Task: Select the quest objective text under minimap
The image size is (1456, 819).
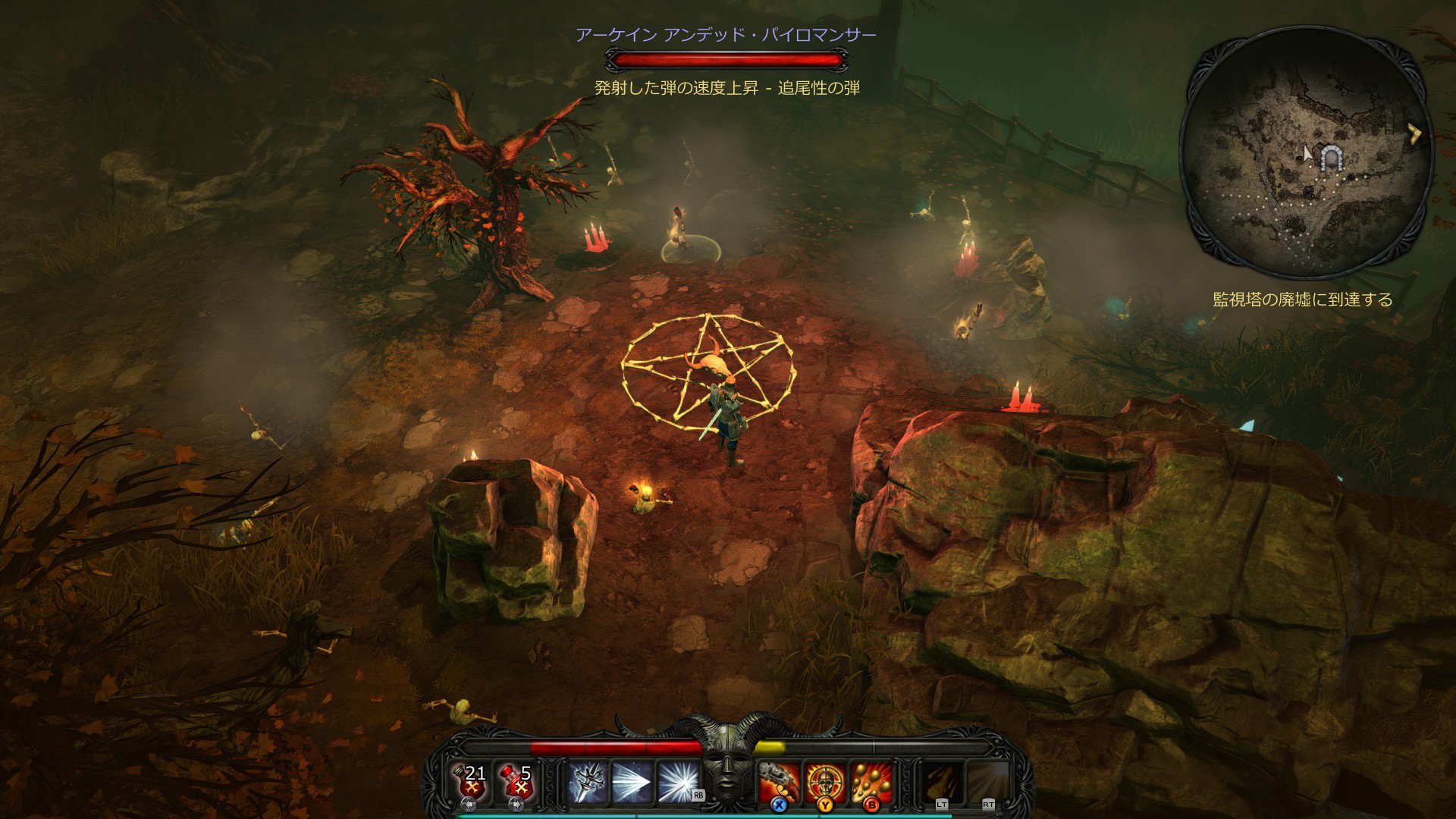Action: tap(1303, 300)
